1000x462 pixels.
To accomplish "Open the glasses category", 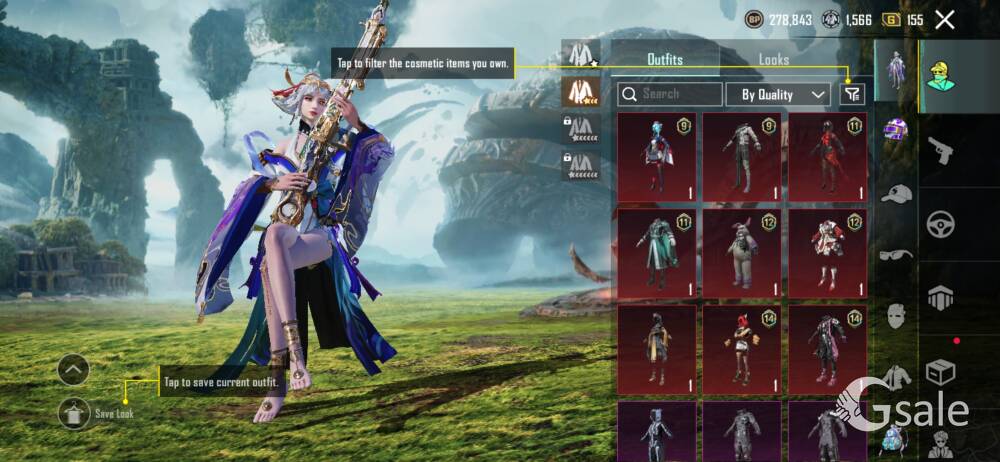I will tap(896, 254).
